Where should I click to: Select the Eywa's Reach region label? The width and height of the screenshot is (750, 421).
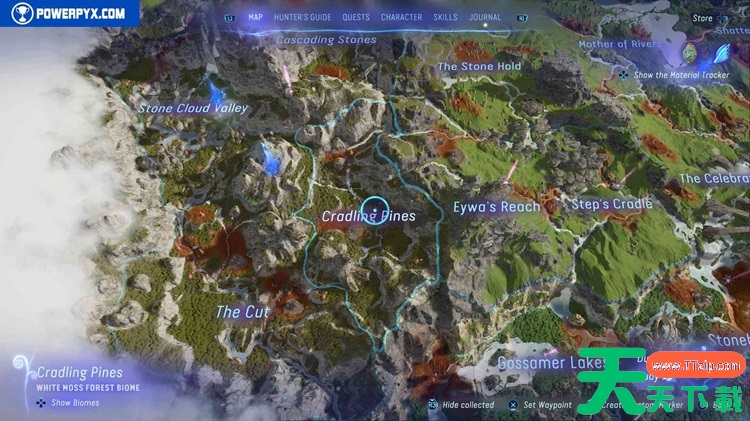point(496,207)
